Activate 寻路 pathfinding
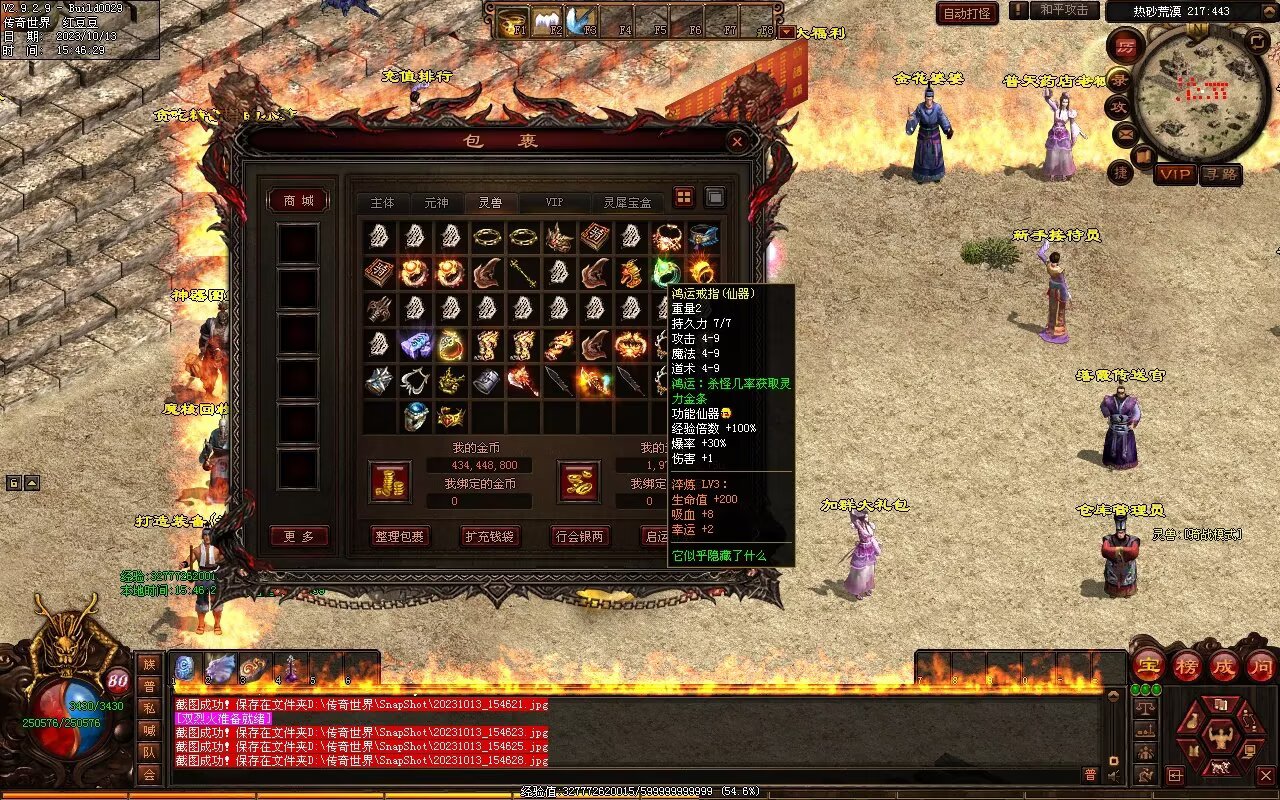Image resolution: width=1280 pixels, height=800 pixels. pyautogui.click(x=1220, y=174)
